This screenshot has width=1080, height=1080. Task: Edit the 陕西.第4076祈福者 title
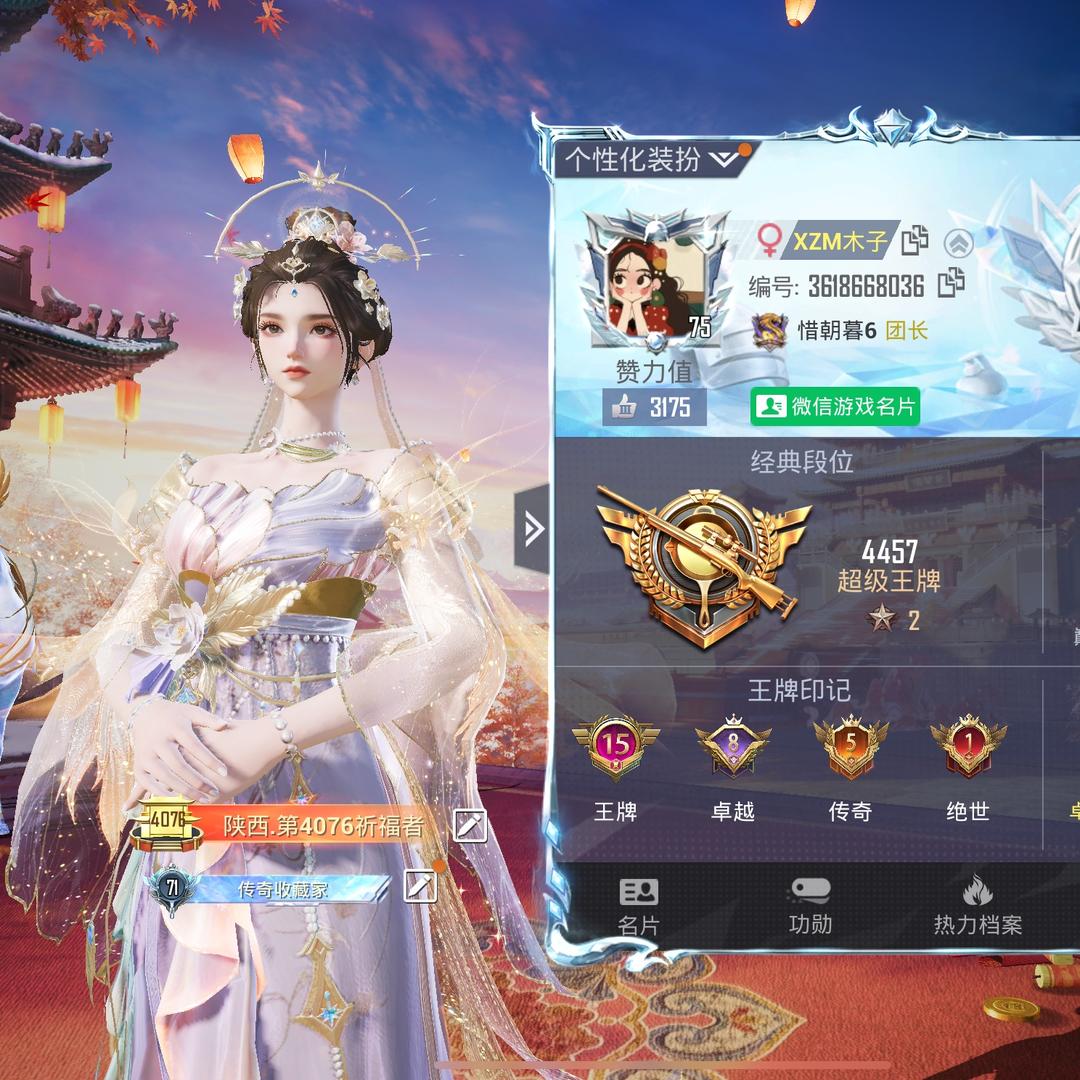pyautogui.click(x=469, y=825)
